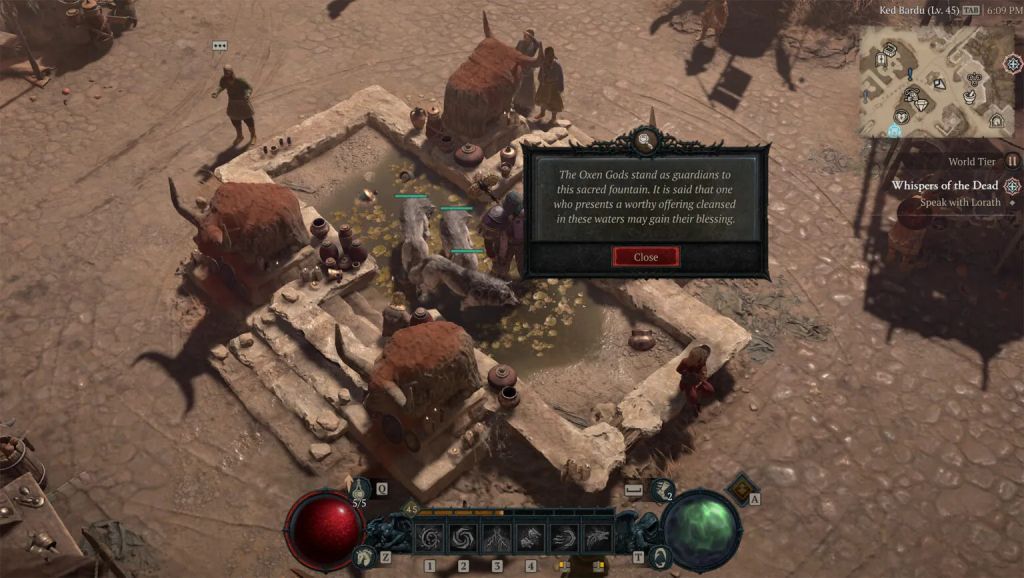Activate the wolf skill at hotbar's right end

(x=596, y=537)
